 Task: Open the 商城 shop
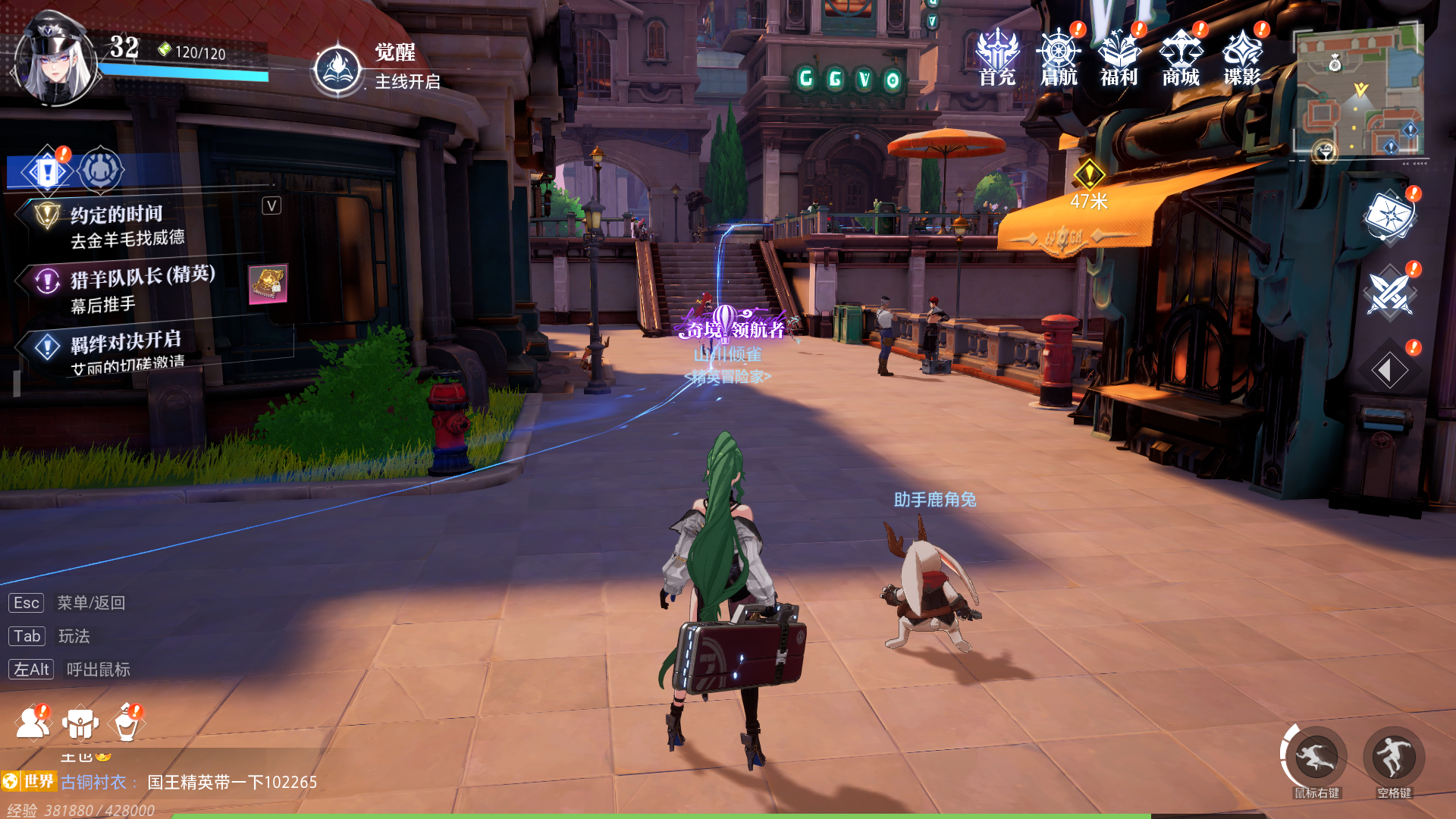[x=1181, y=57]
